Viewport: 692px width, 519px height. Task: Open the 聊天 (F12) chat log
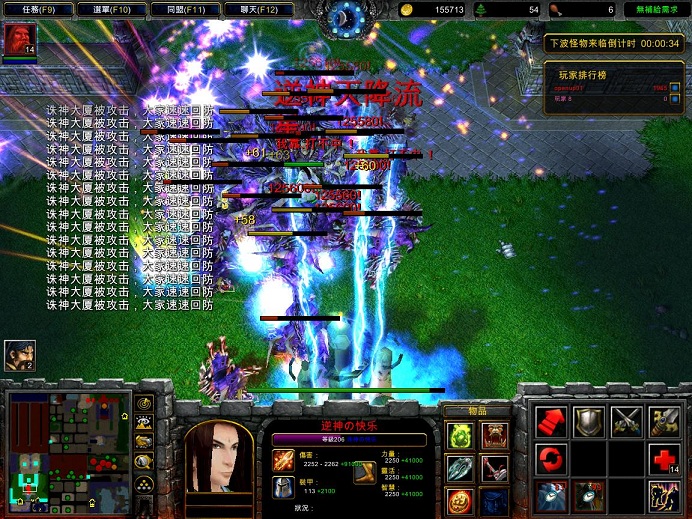click(264, 9)
